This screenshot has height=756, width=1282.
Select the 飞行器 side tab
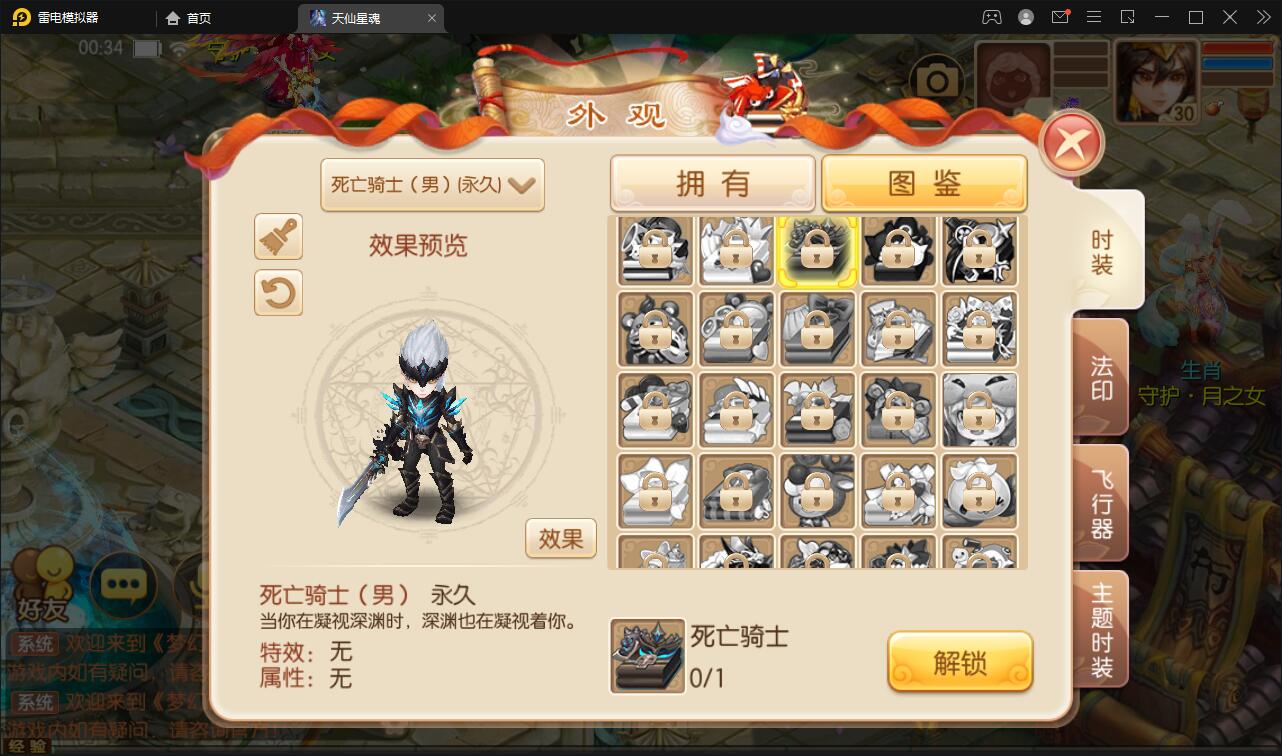click(1100, 503)
